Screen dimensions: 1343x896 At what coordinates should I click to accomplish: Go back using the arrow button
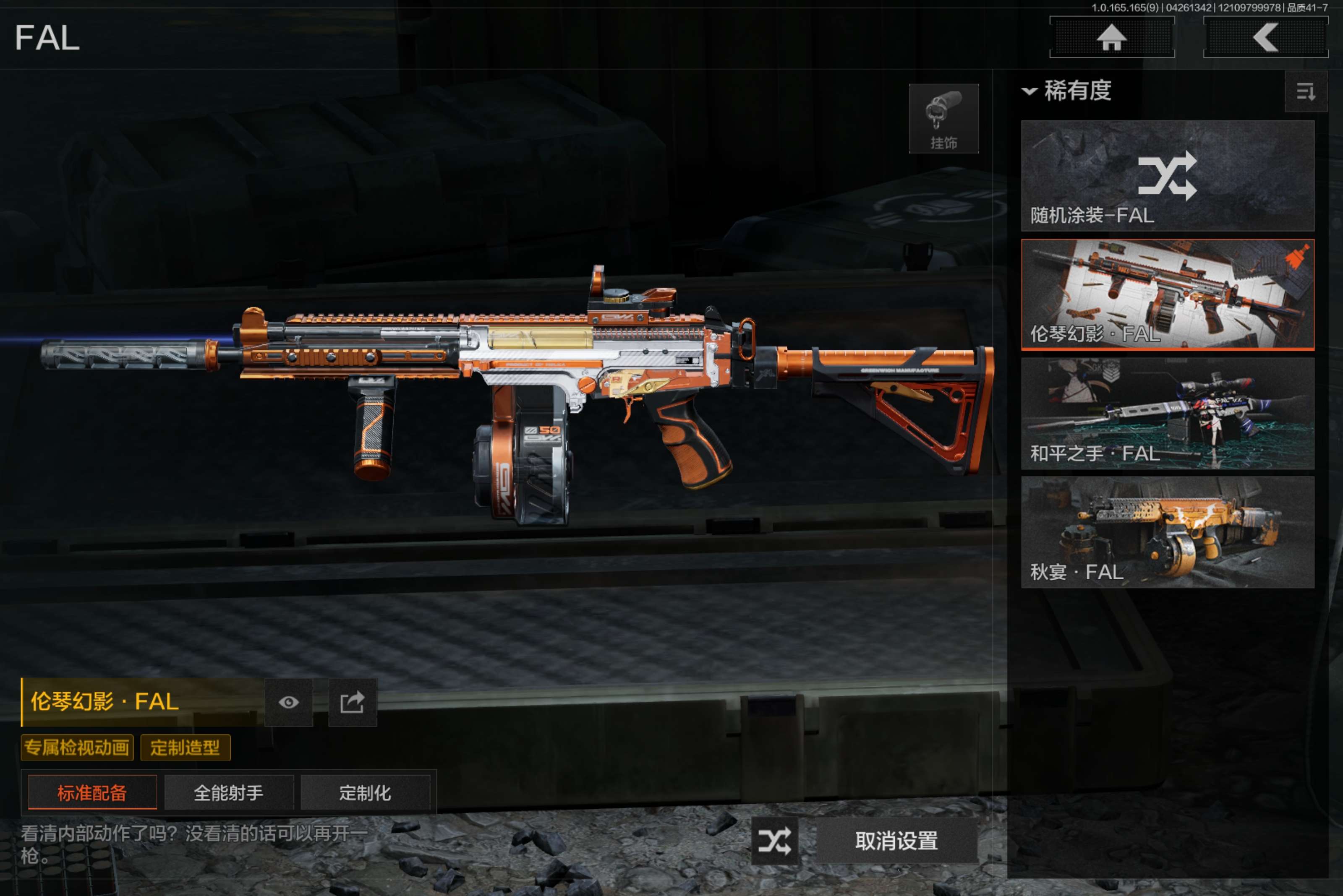pos(1265,38)
